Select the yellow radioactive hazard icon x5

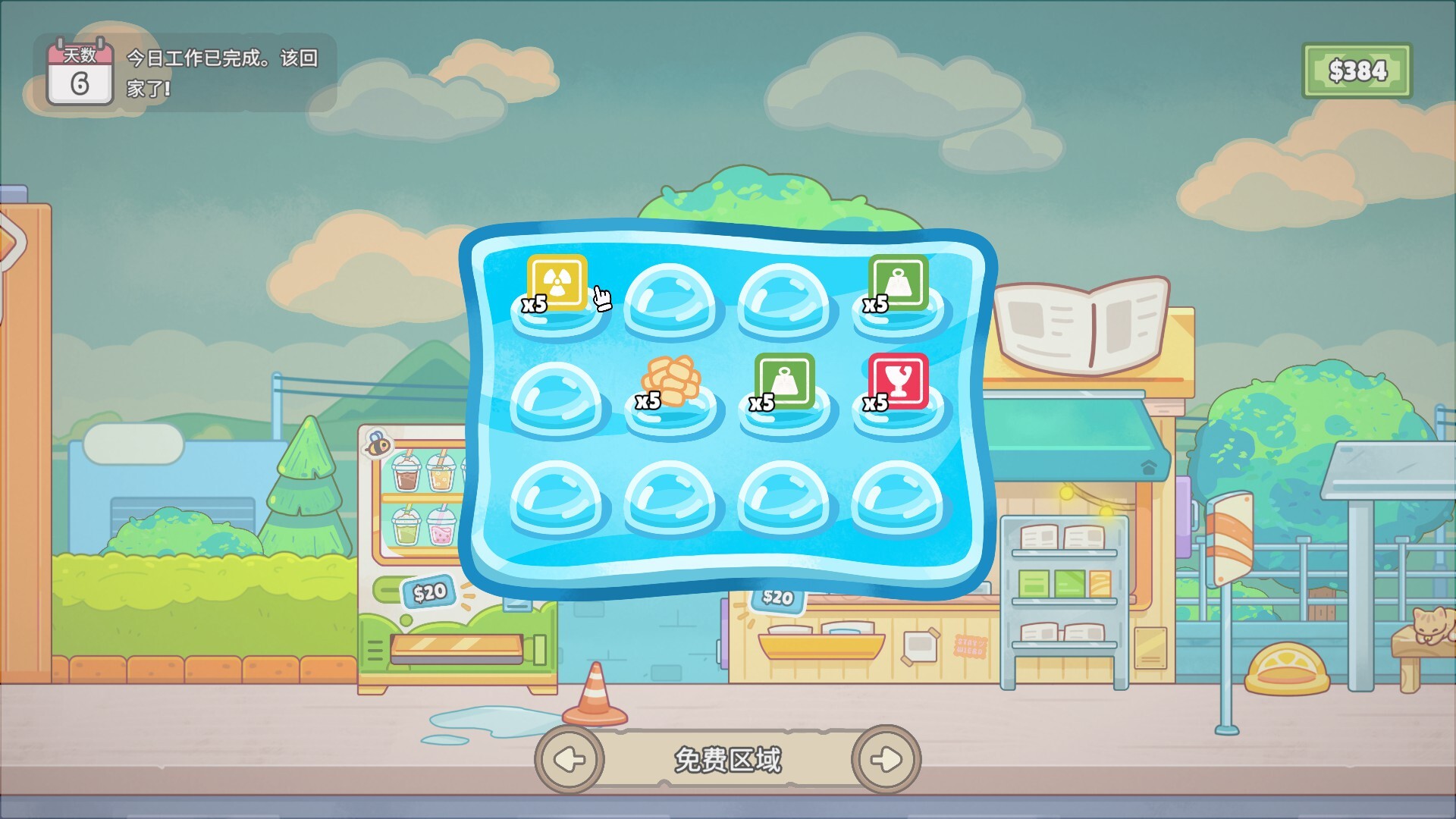[x=556, y=281]
